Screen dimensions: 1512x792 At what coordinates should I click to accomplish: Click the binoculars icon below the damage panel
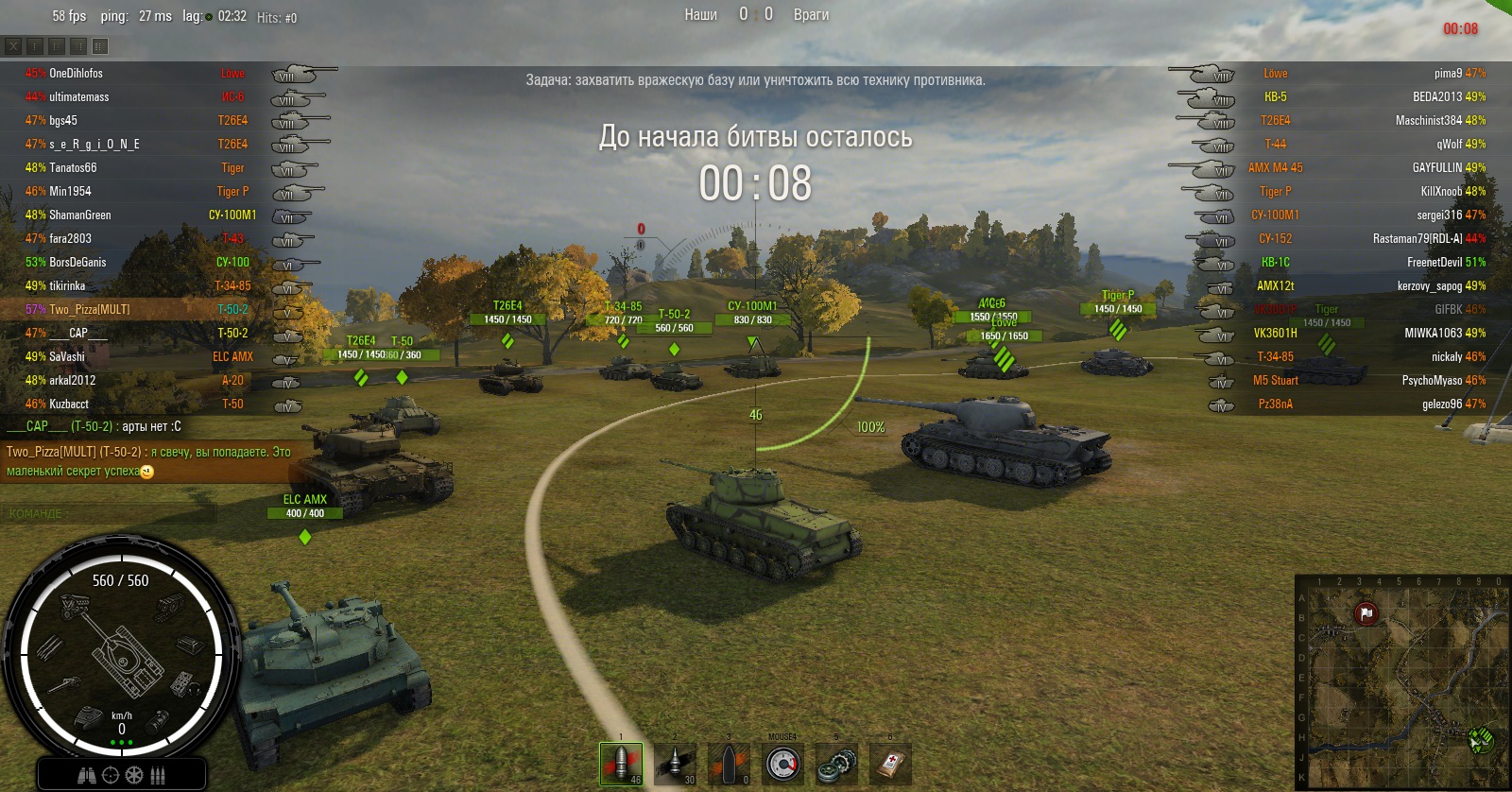pyautogui.click(x=86, y=775)
